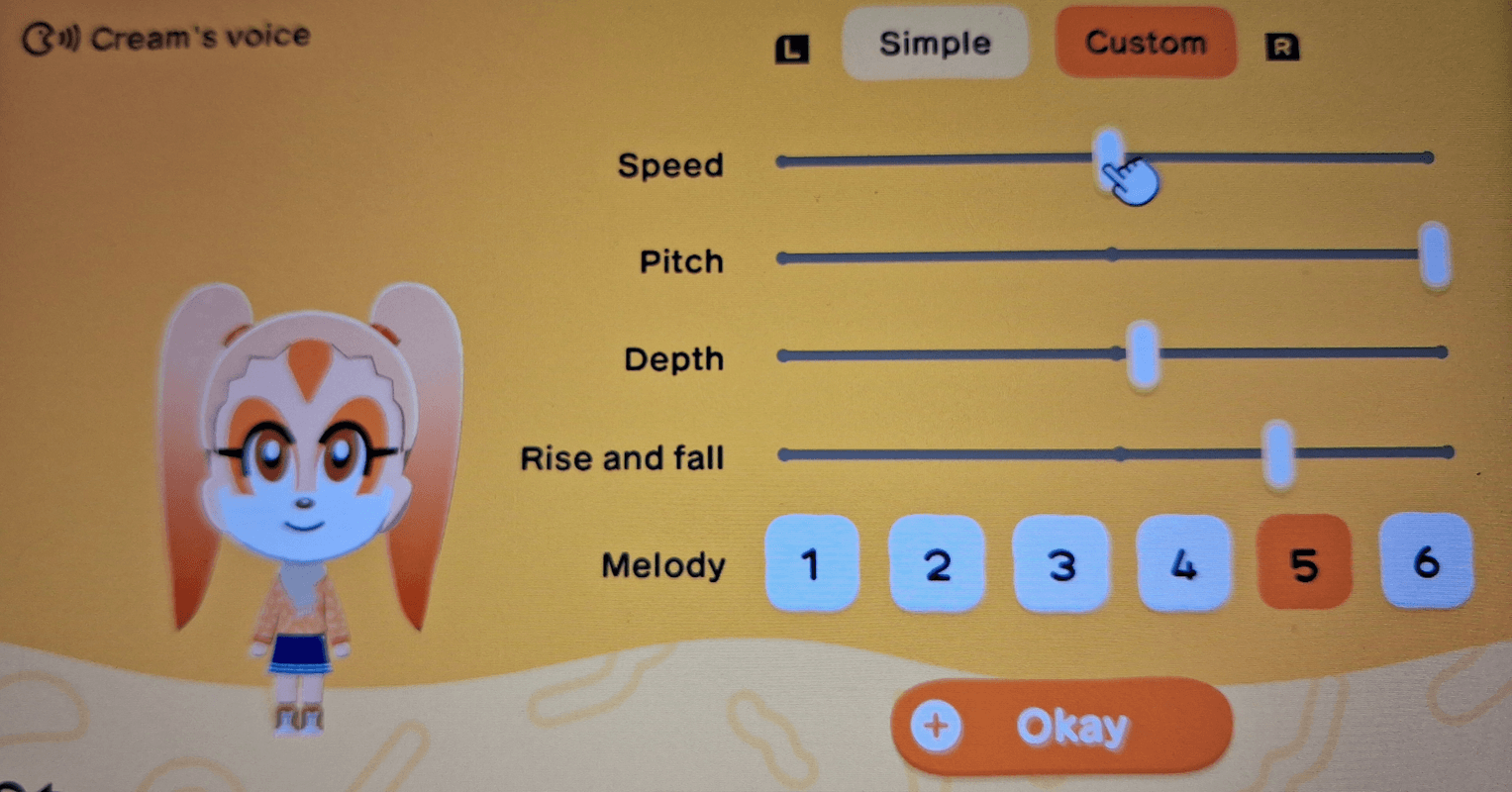This screenshot has height=792, width=1512.
Task: Select Melody pattern 1
Action: click(811, 564)
